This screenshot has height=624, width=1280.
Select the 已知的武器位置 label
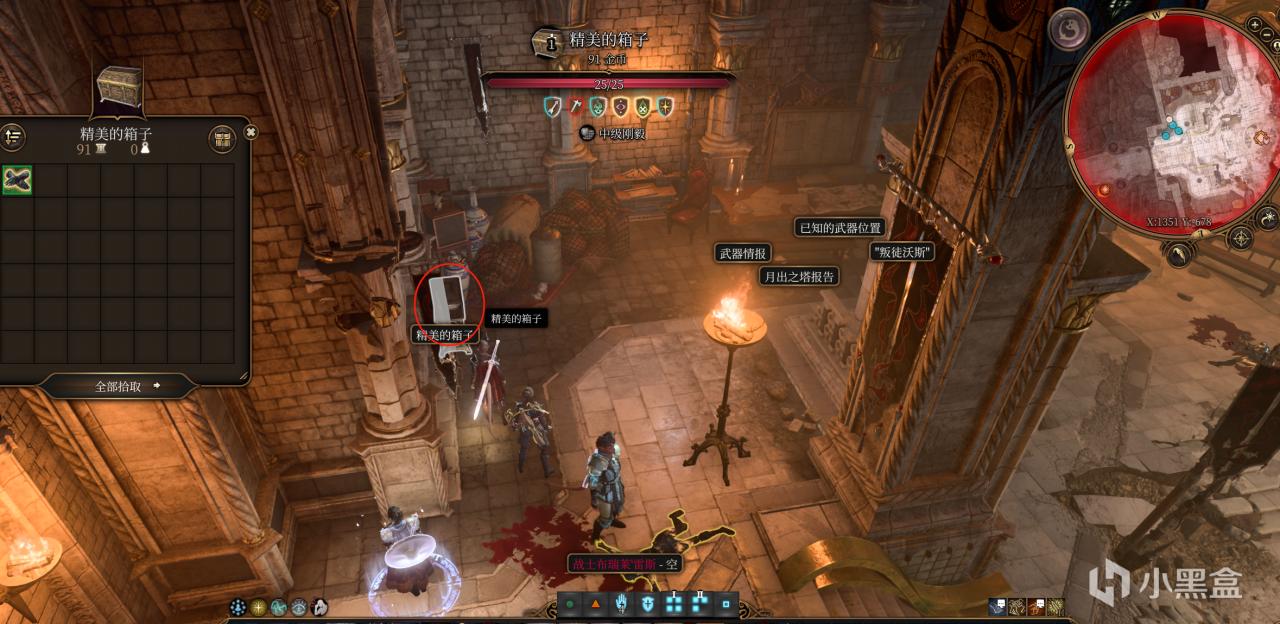coord(840,228)
